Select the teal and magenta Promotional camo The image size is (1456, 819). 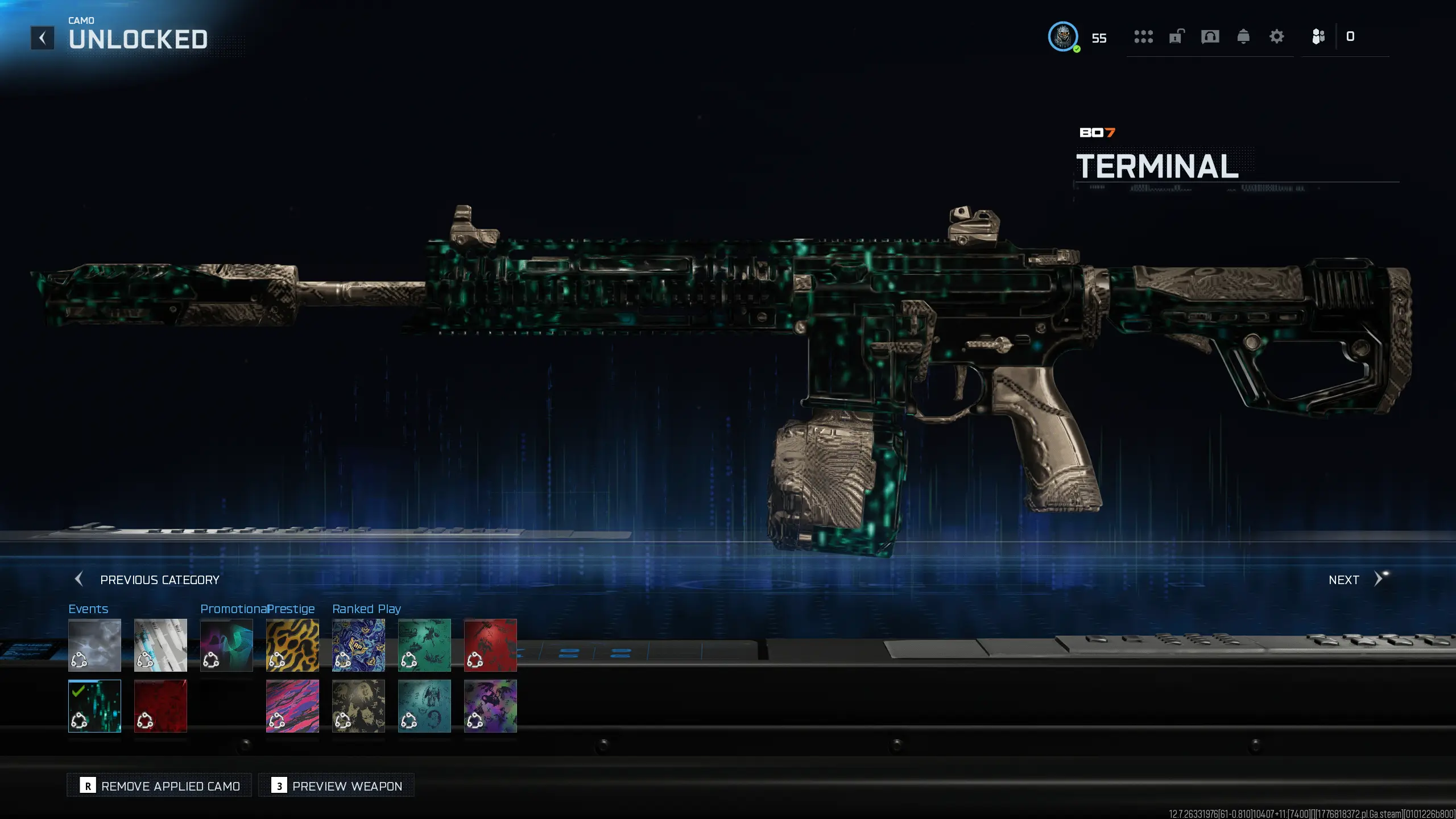[x=226, y=645]
